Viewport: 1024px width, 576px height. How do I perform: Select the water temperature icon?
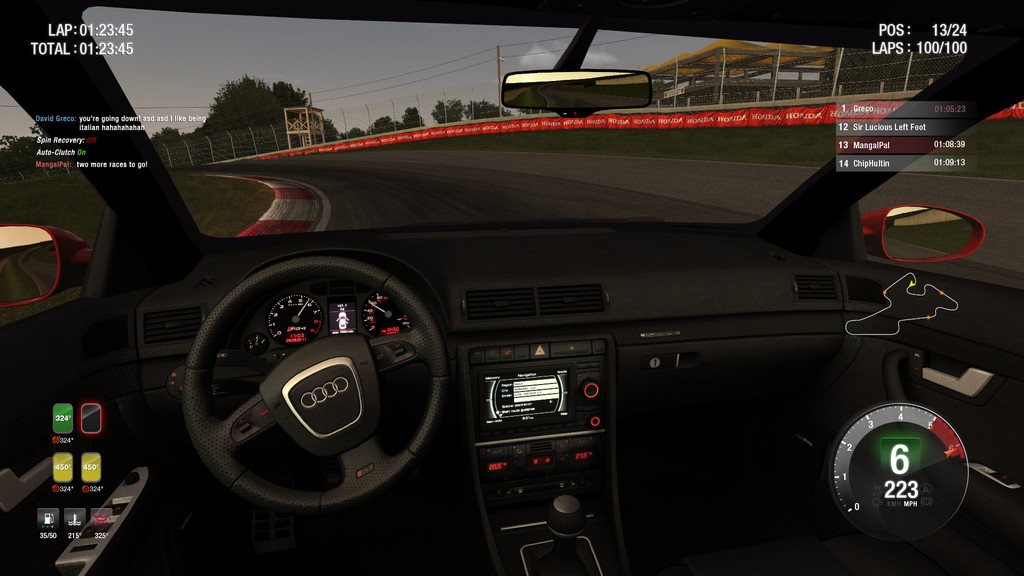pyautogui.click(x=74, y=519)
